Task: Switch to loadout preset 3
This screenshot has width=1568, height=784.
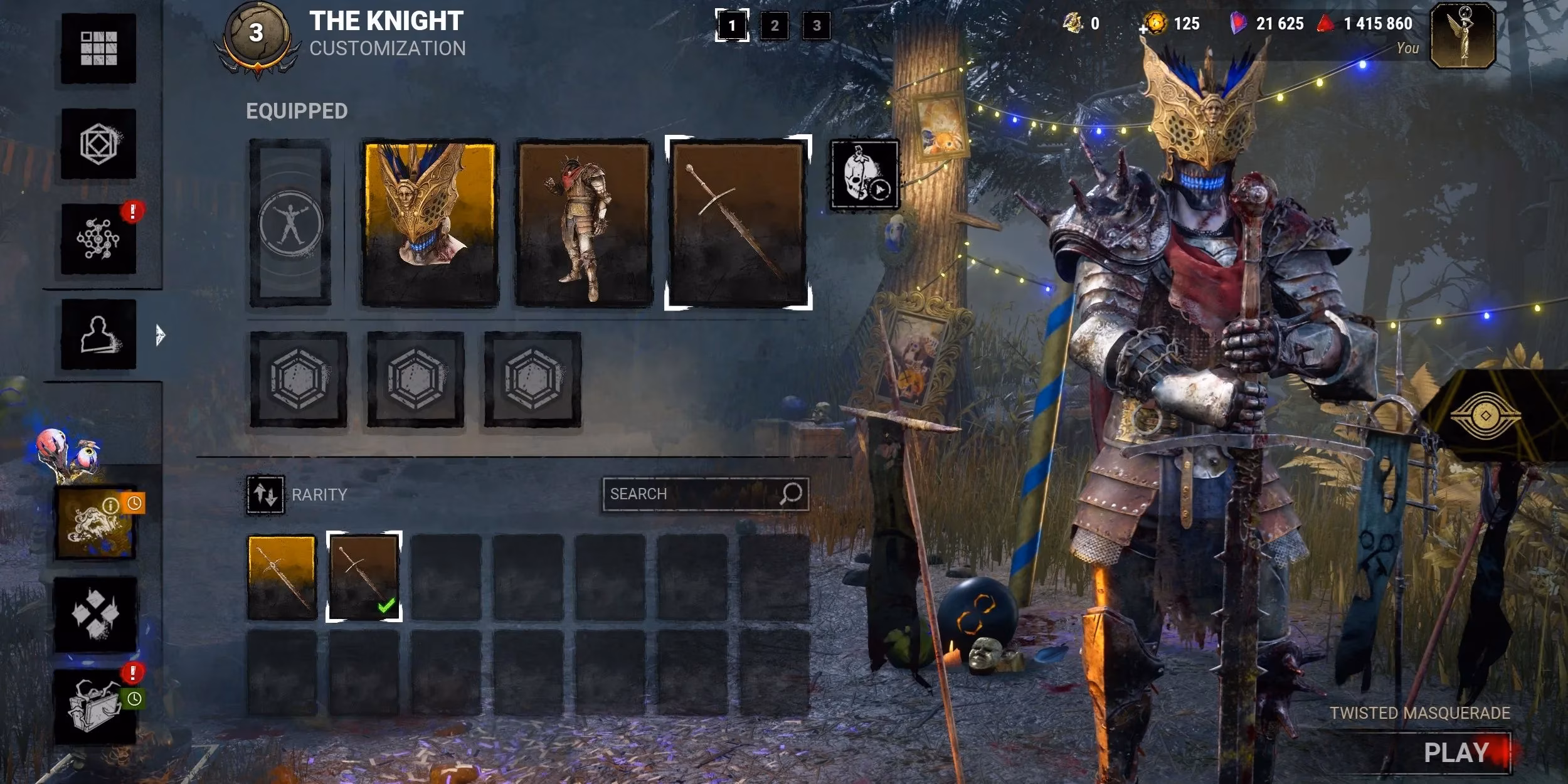Action: tap(817, 26)
